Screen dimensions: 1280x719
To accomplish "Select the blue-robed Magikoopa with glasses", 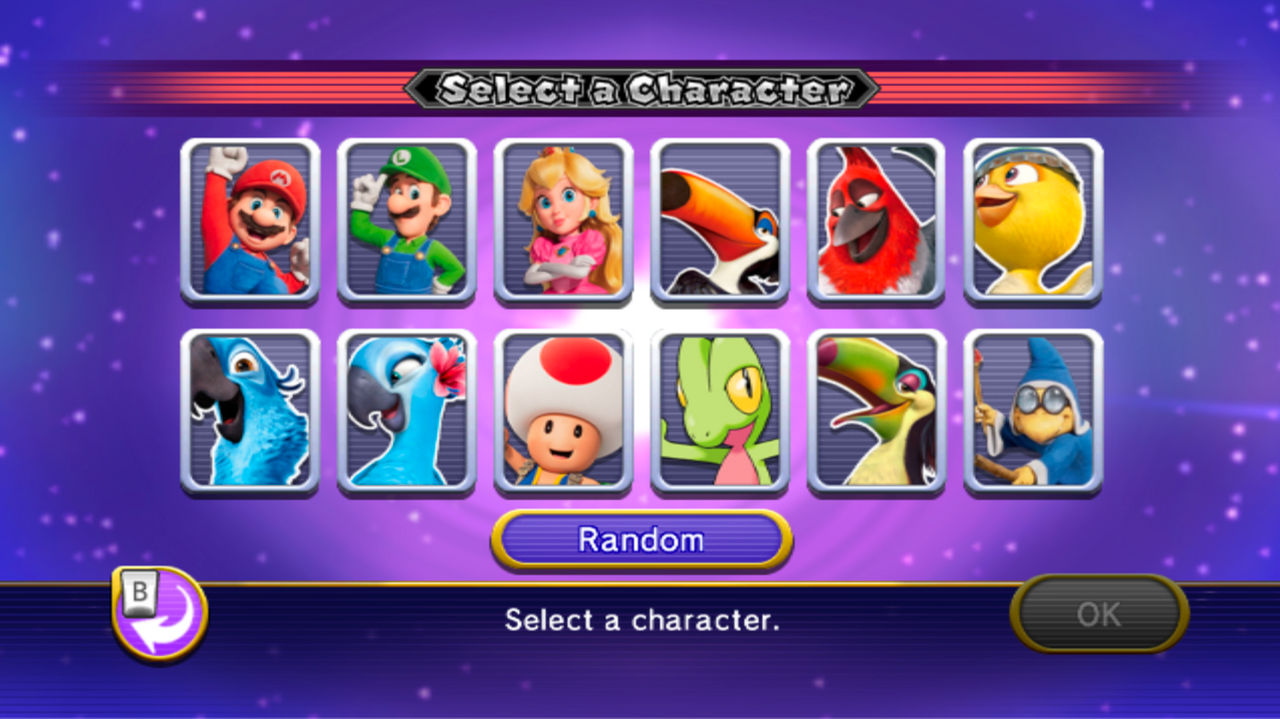I will point(1033,412).
